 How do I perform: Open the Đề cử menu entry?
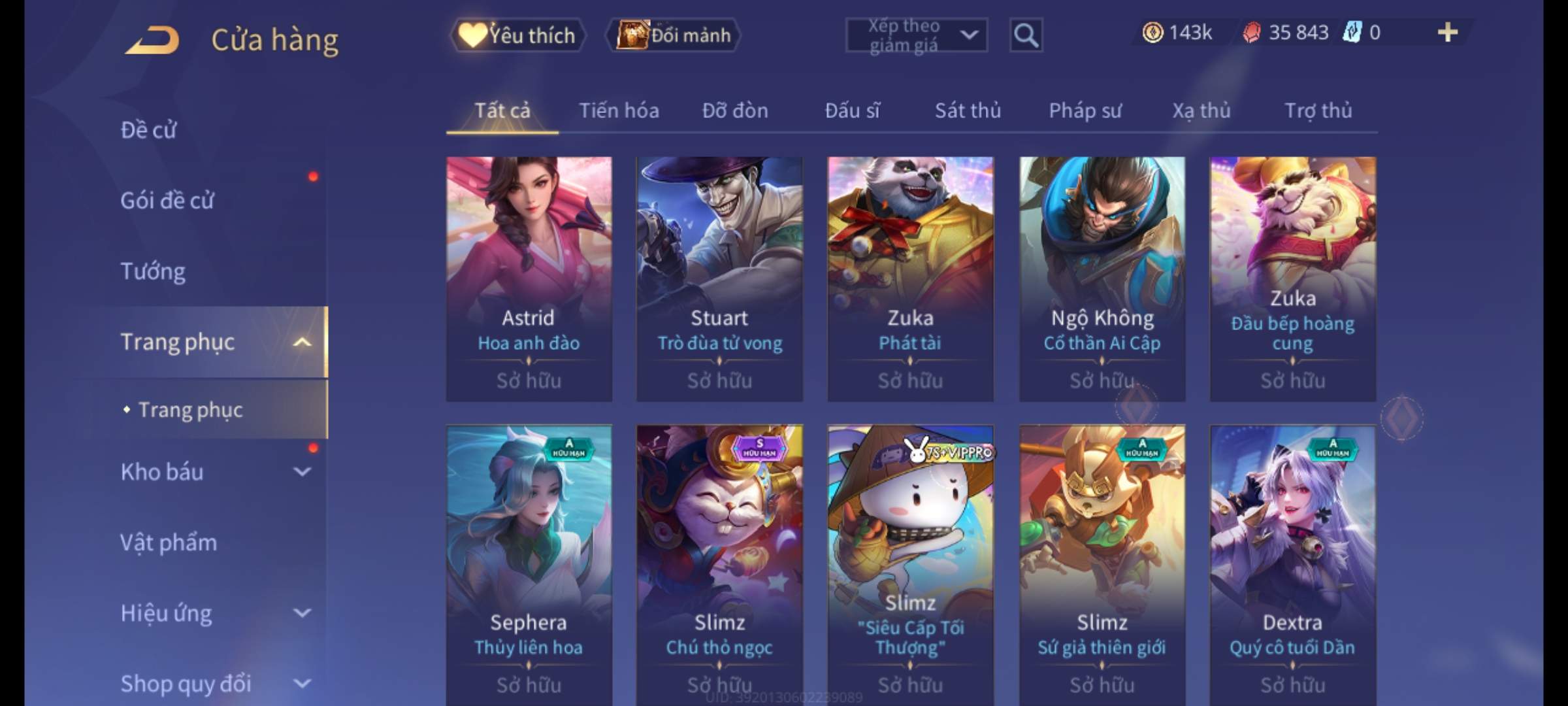(149, 130)
